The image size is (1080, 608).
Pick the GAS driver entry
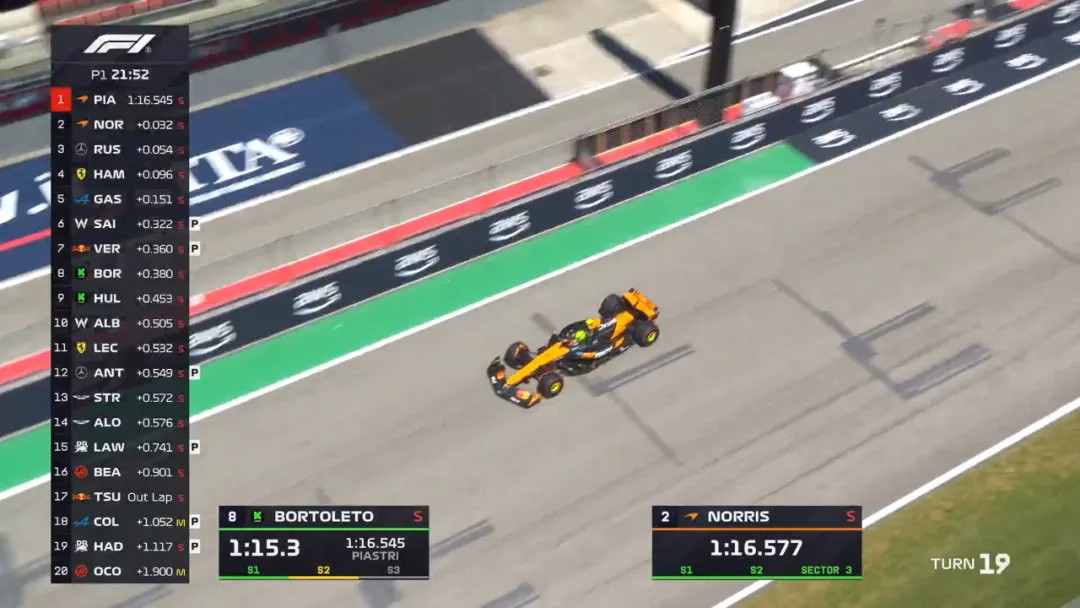tap(120, 199)
